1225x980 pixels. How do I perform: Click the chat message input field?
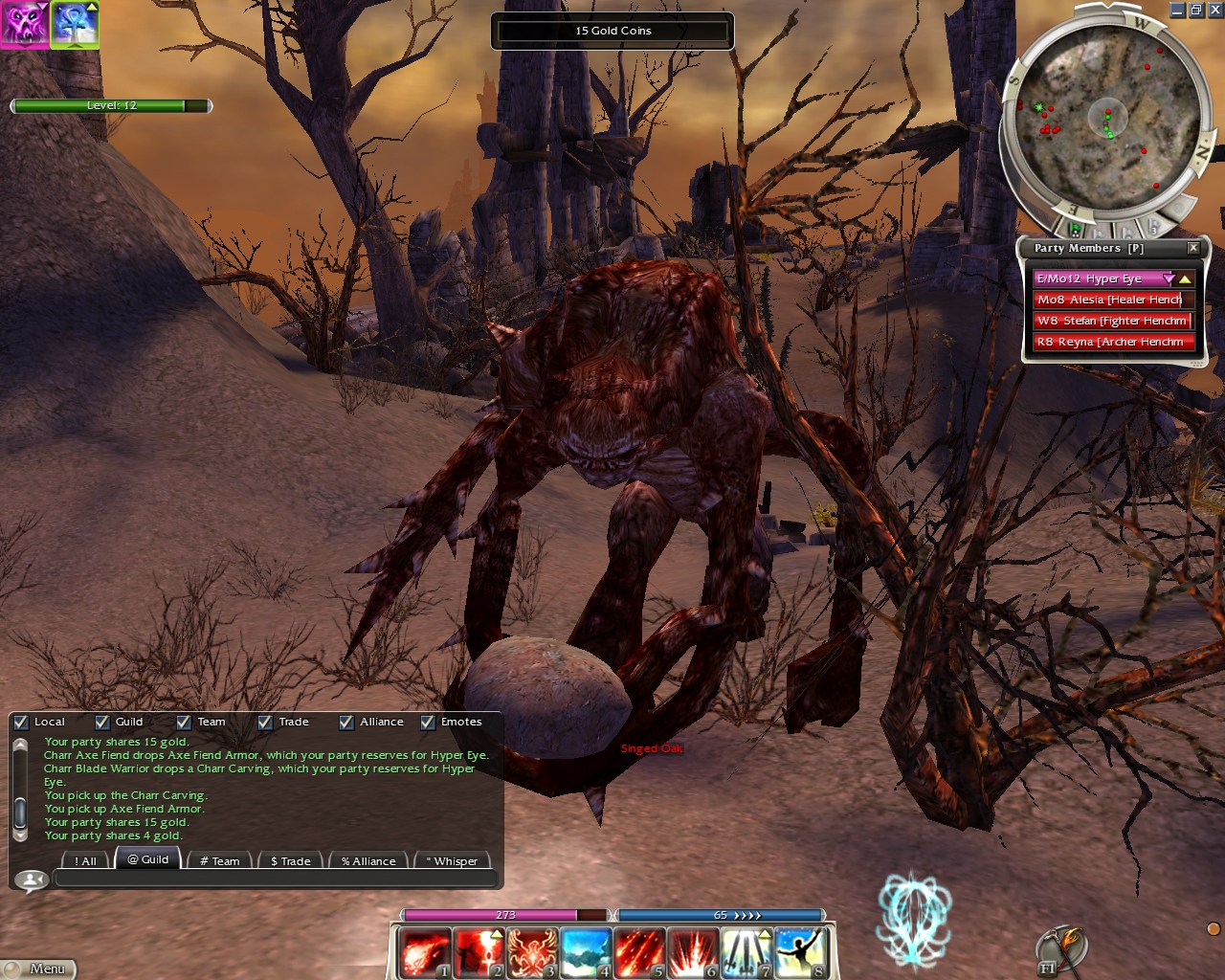(276, 879)
